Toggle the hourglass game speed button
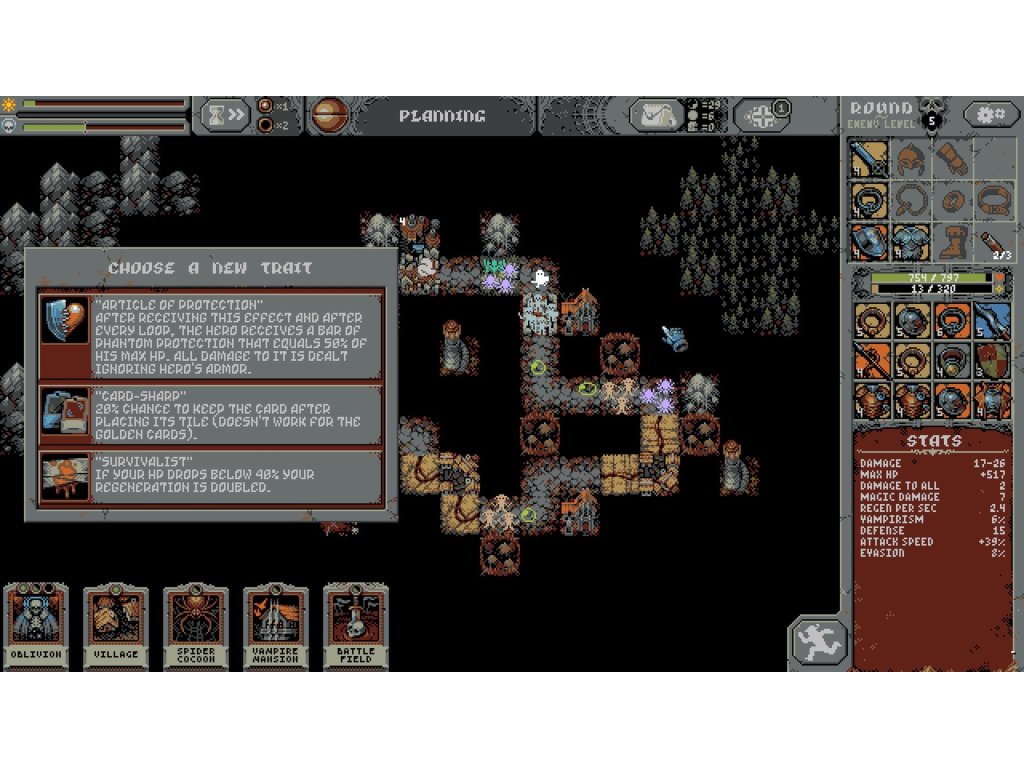The width and height of the screenshot is (1024, 768). 224,115
